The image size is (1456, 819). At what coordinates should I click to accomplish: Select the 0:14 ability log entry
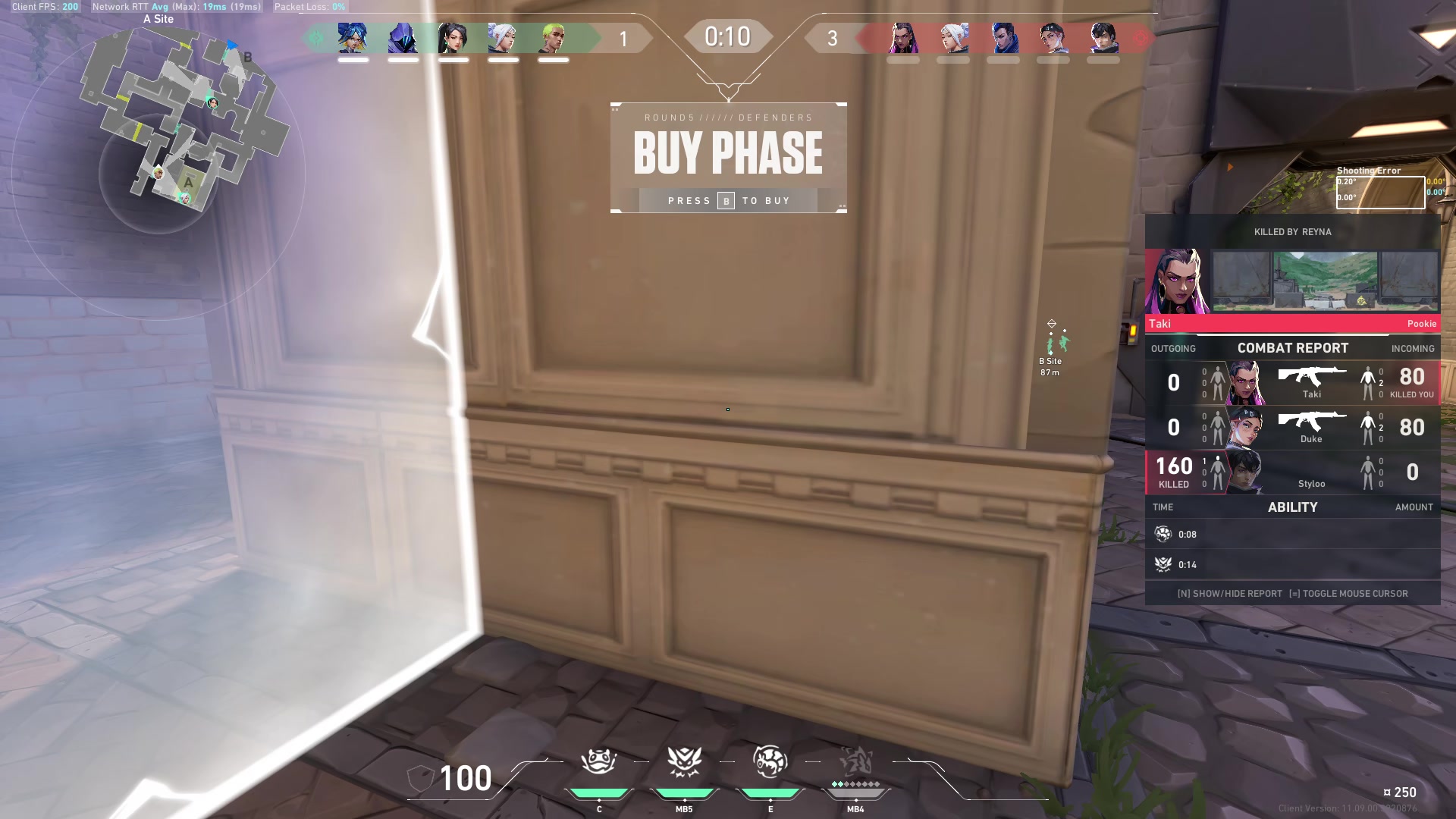1292,565
